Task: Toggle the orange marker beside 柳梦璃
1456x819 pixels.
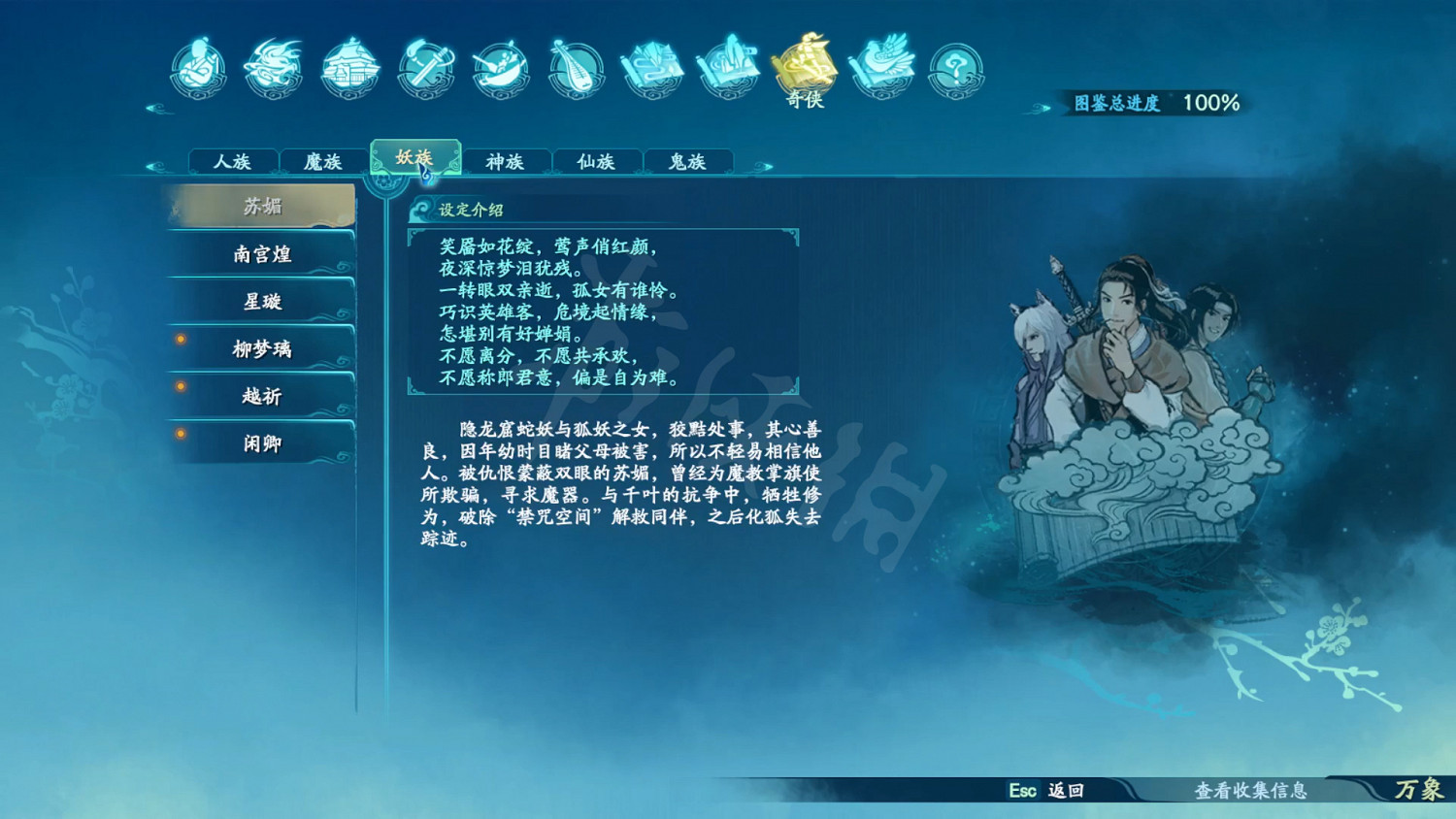Action: tap(180, 340)
